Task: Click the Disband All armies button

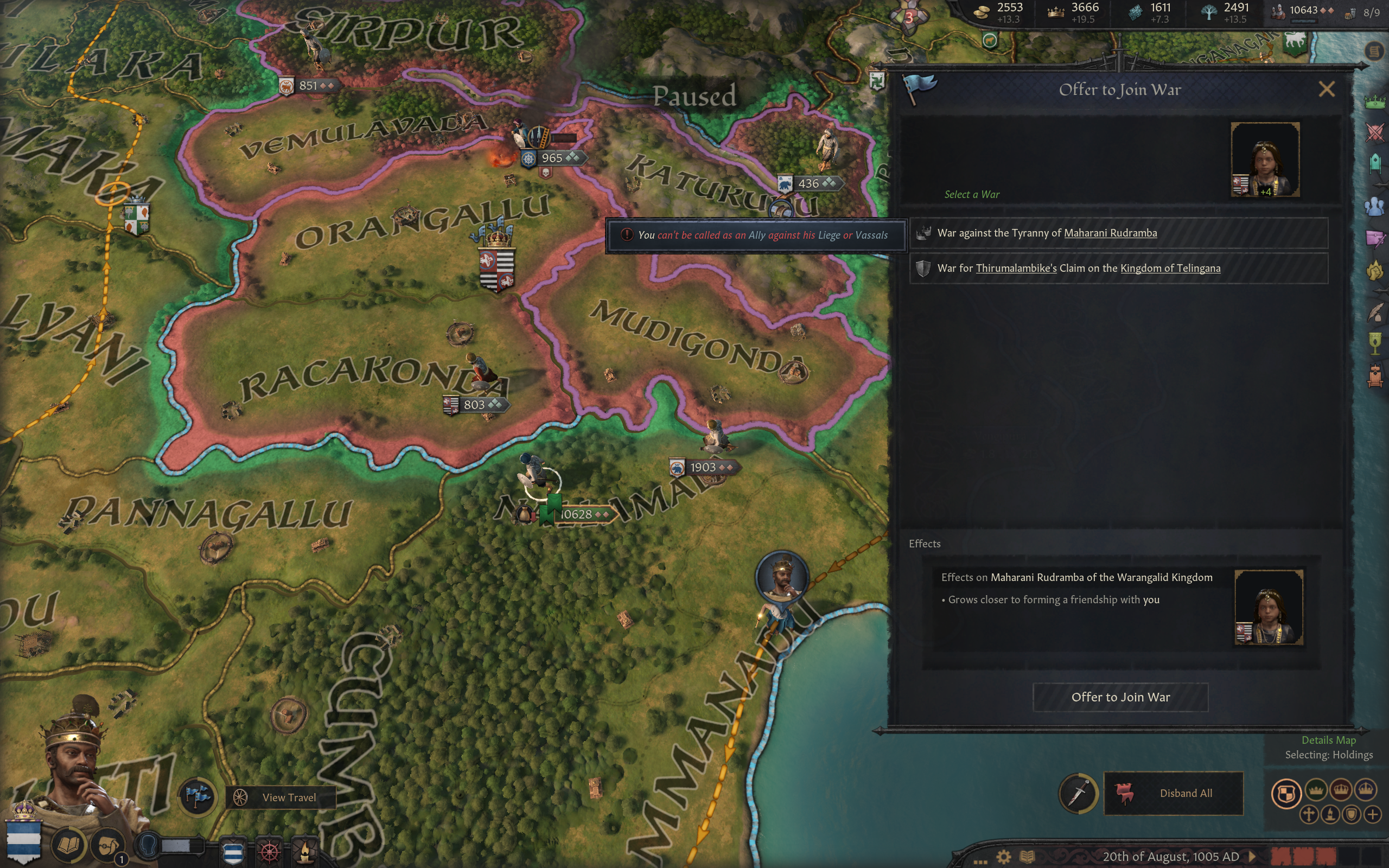Action: pyautogui.click(x=1173, y=793)
